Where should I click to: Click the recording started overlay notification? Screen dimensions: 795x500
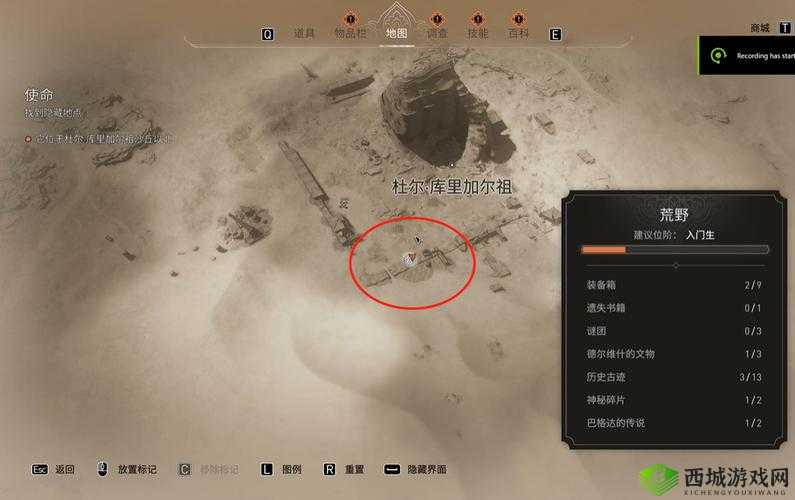(x=750, y=56)
